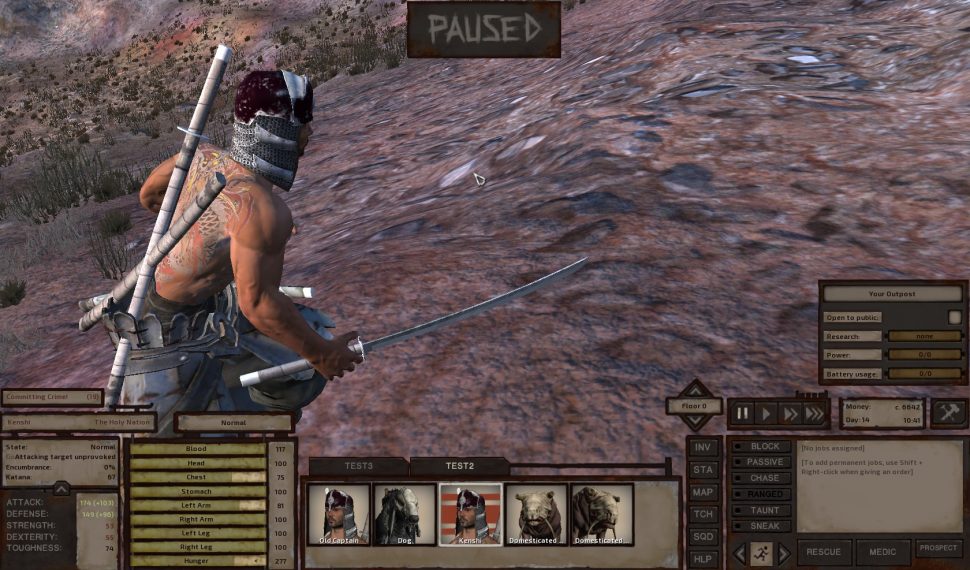Open the MAP screen
The image size is (970, 570).
[703, 492]
